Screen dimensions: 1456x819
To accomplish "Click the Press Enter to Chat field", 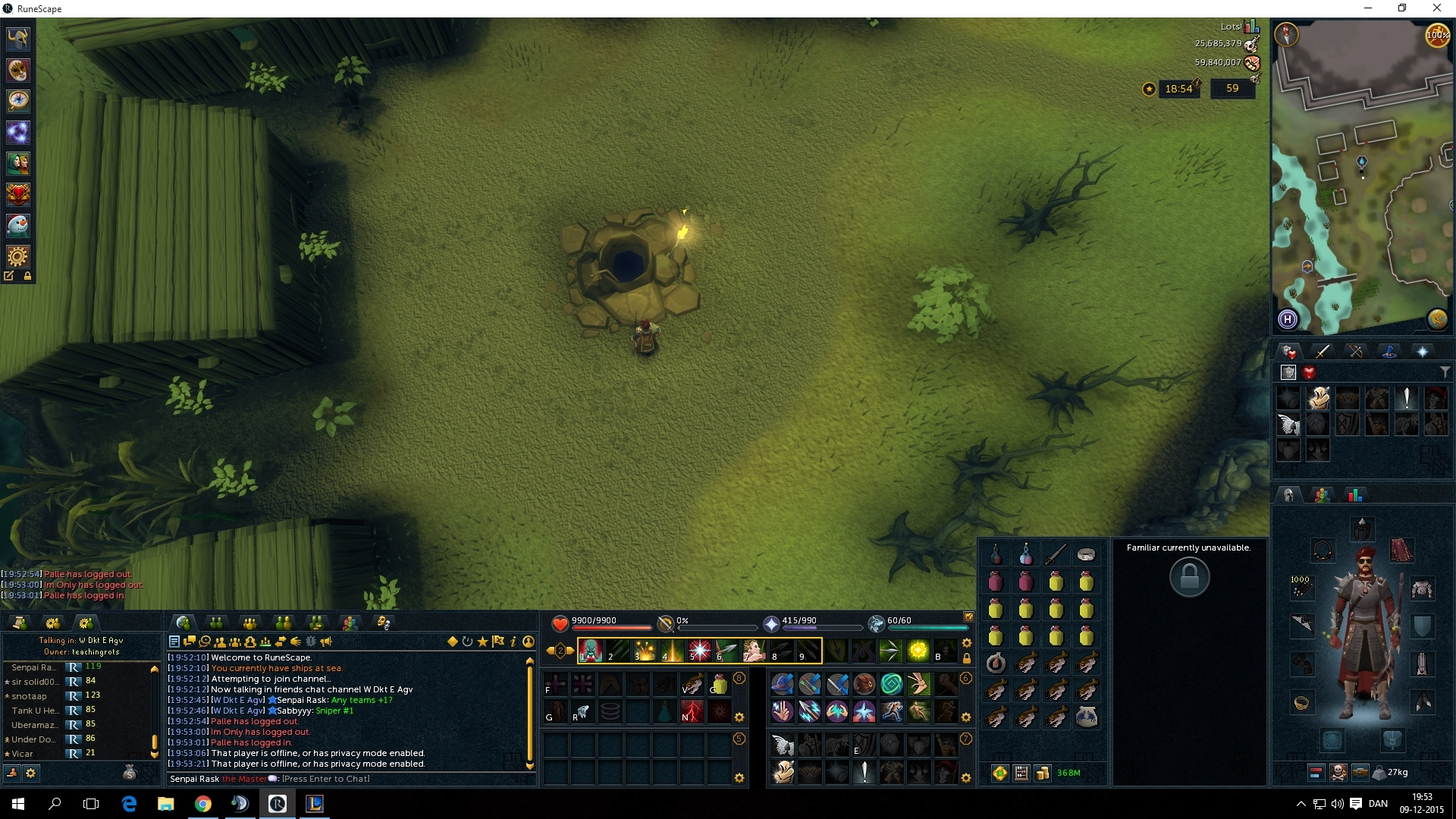I will [x=326, y=779].
